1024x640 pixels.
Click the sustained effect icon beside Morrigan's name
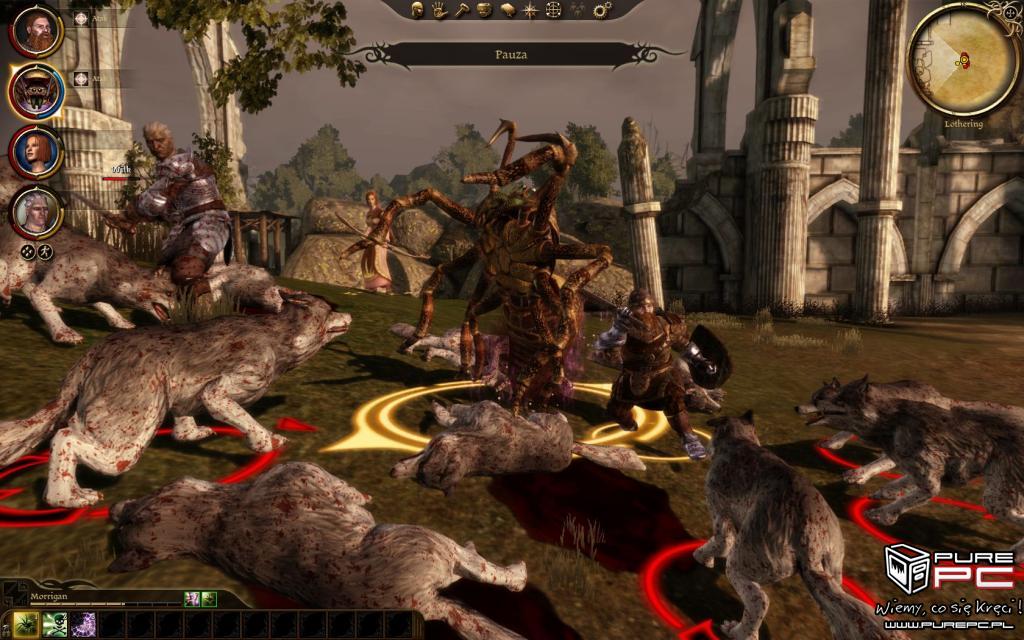[192, 599]
